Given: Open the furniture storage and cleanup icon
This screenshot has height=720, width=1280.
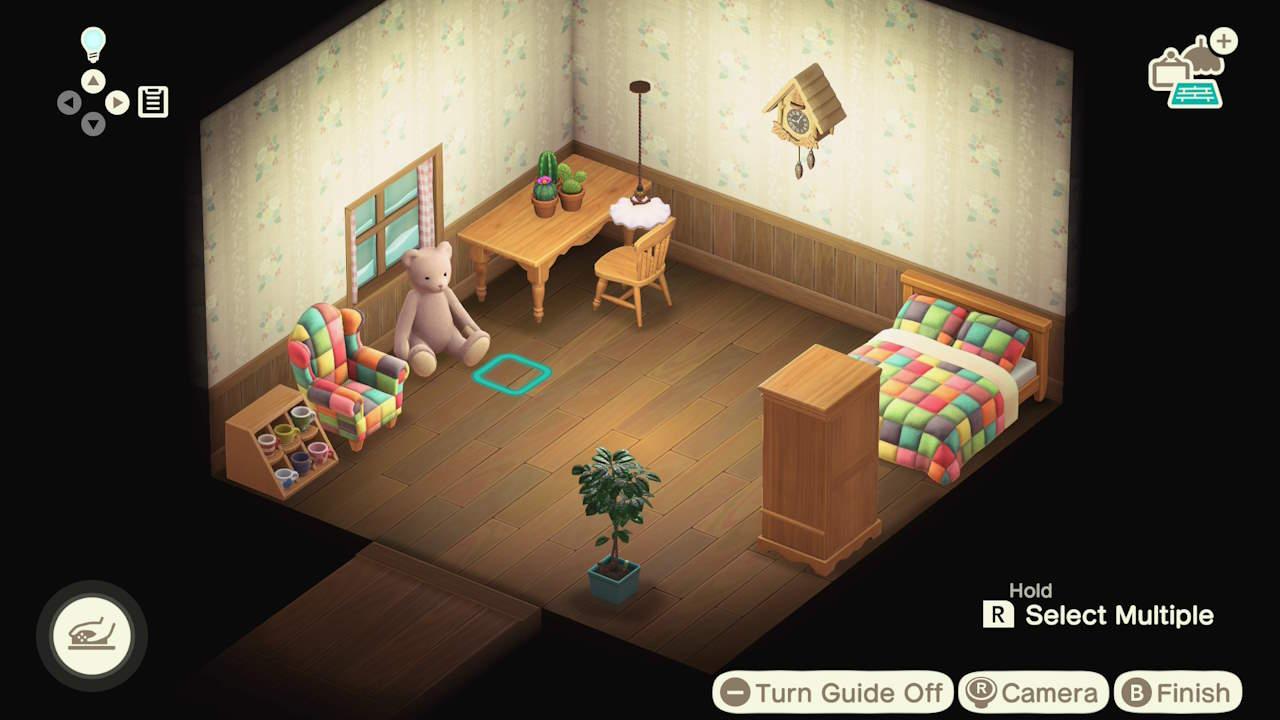Looking at the screenshot, I should [x=1190, y=72].
